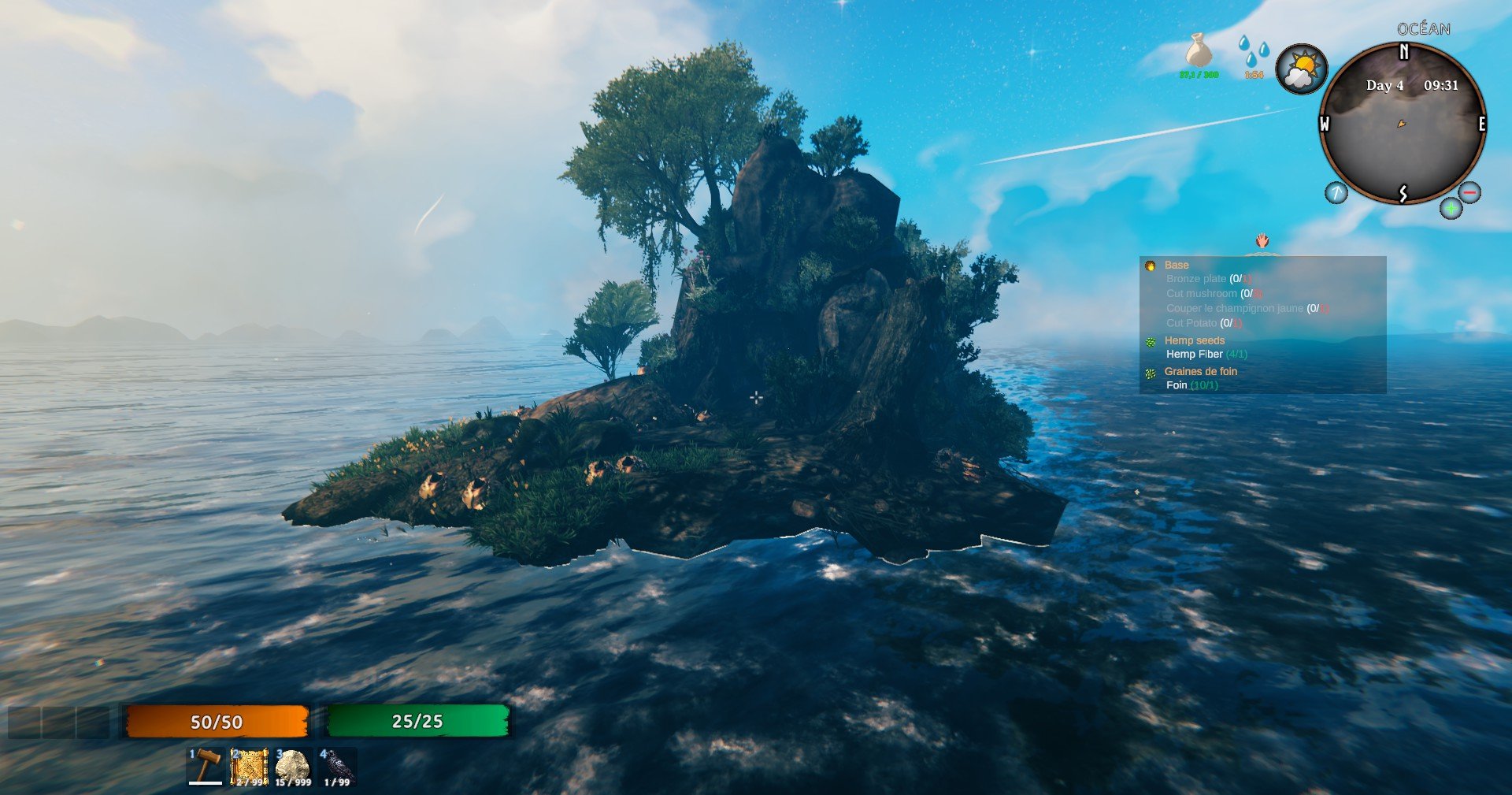1512x795 pixels.
Task: Open the sun and cloud weather icon
Action: [x=1301, y=69]
